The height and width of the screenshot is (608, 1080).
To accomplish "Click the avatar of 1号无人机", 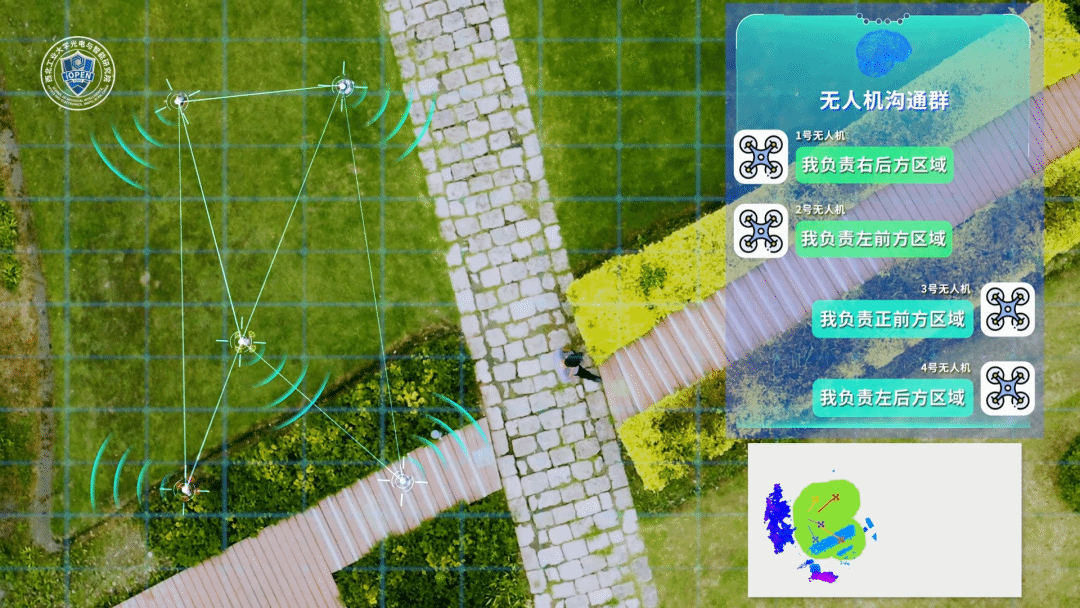I will click(760, 156).
